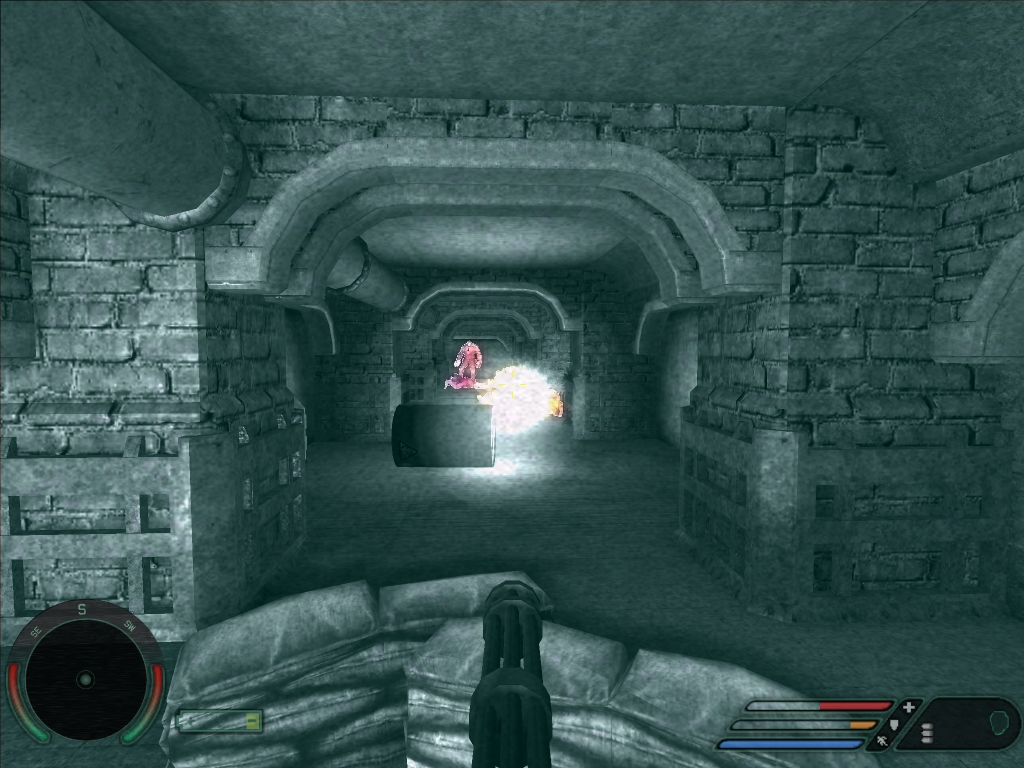This screenshot has width=1024, height=768.
Task: Select the running man stamina icon
Action: [882, 743]
